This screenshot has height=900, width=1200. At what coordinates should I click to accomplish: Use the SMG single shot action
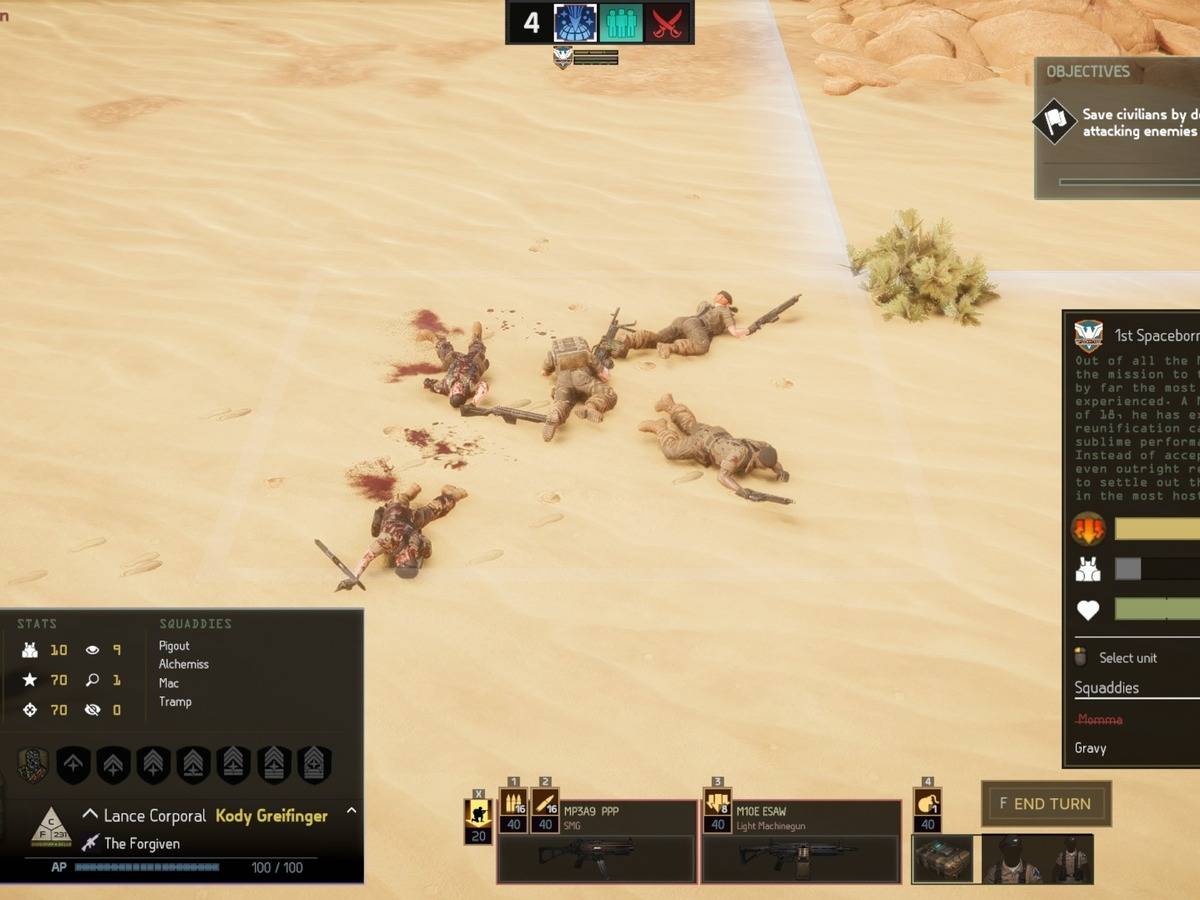(x=545, y=803)
